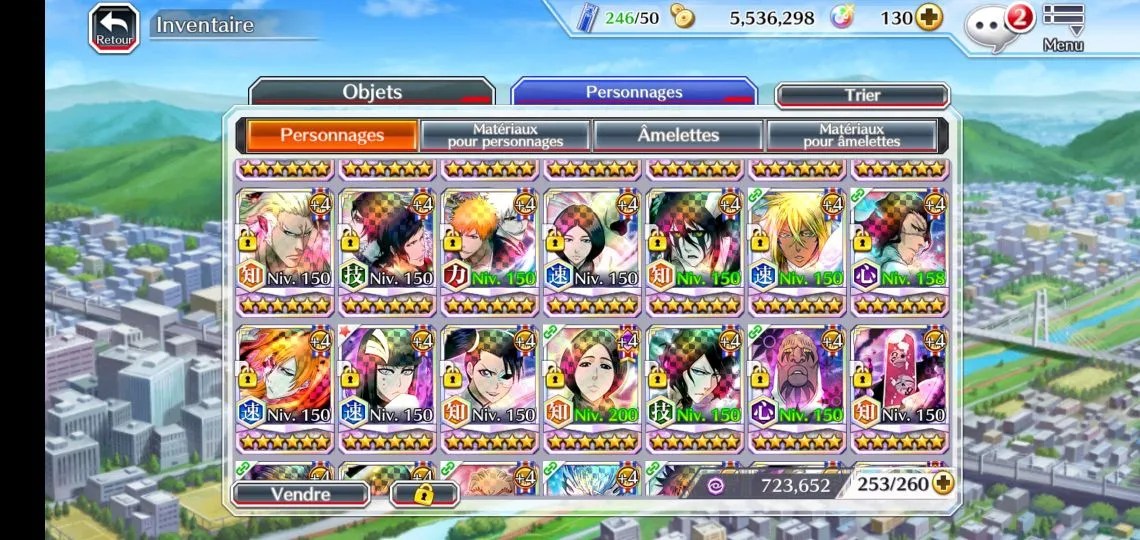Expand inventory capacity with the 253/260 plus
The width and height of the screenshot is (1140, 540).
942,484
